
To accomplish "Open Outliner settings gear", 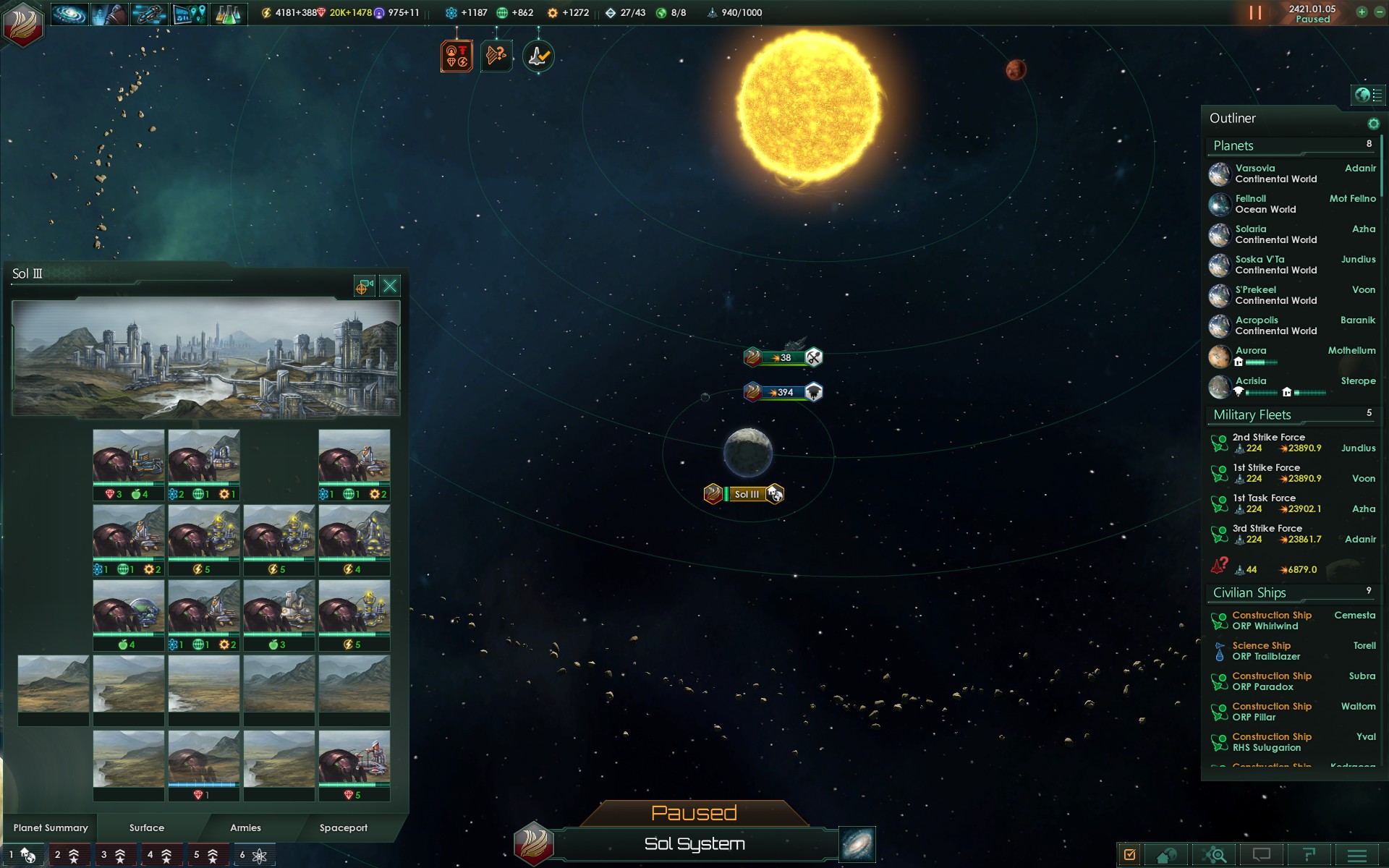I will pos(1373,124).
